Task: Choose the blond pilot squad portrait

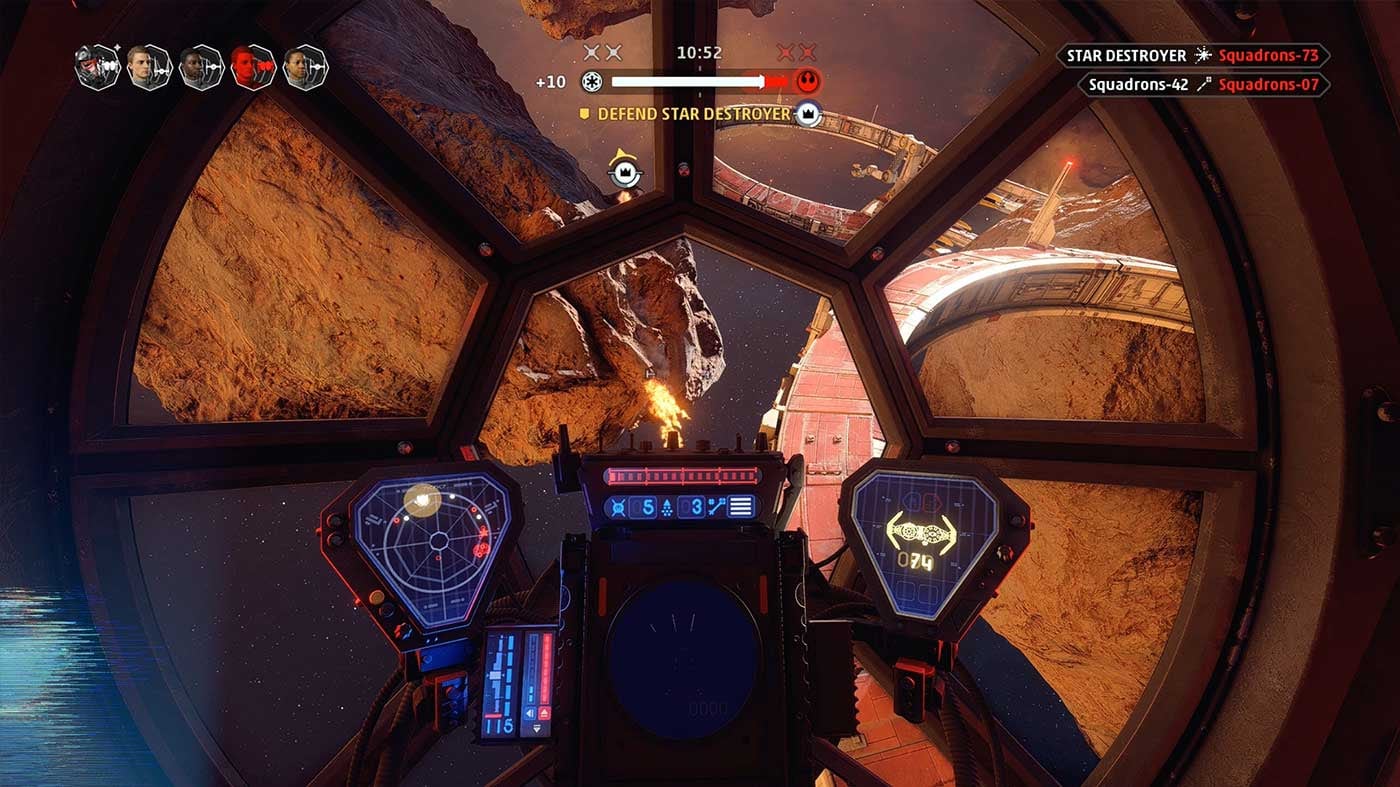Action: 149,67
